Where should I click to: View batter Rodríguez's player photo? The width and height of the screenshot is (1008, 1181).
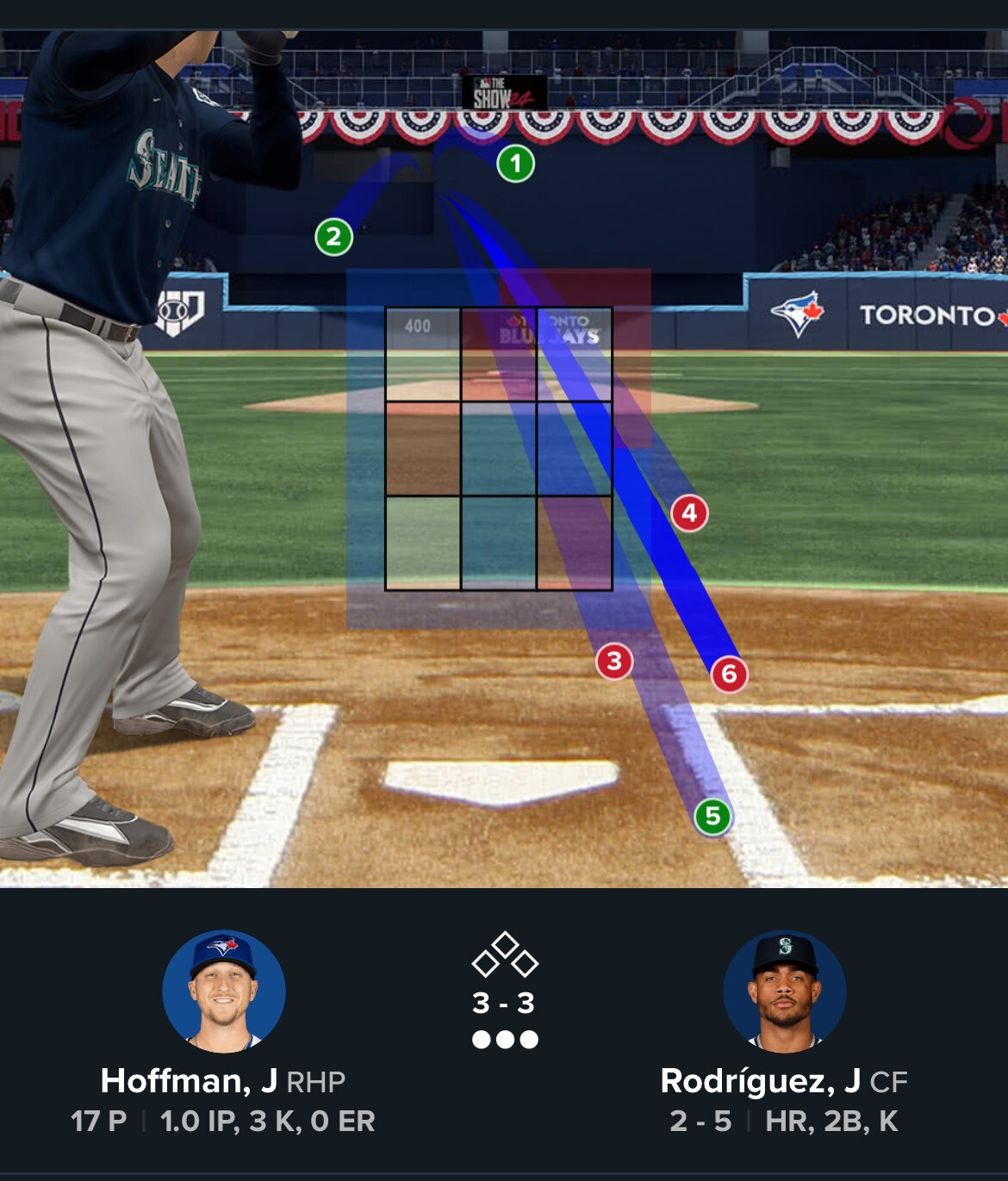pos(784,991)
